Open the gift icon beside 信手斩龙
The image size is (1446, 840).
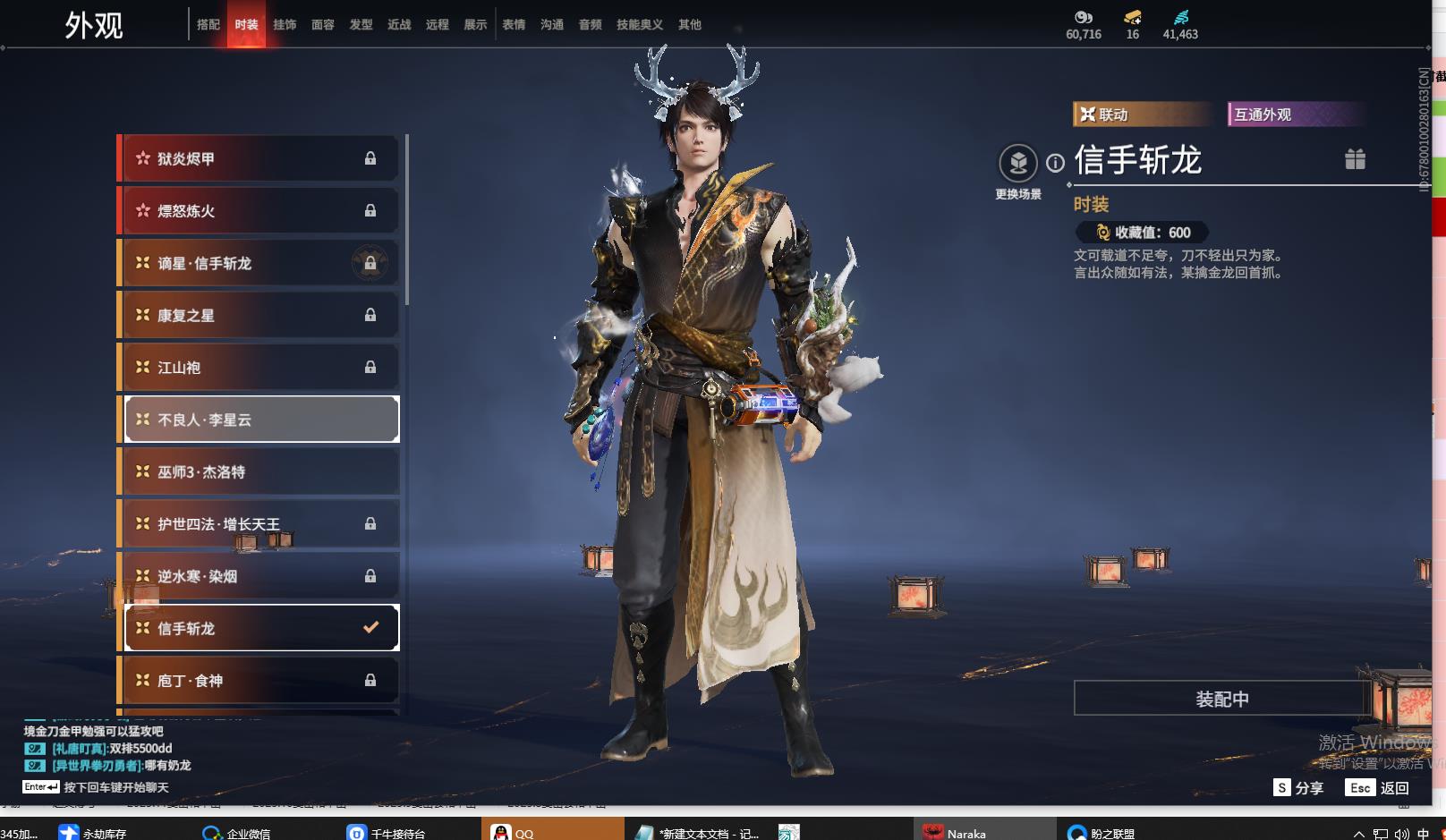(1355, 159)
